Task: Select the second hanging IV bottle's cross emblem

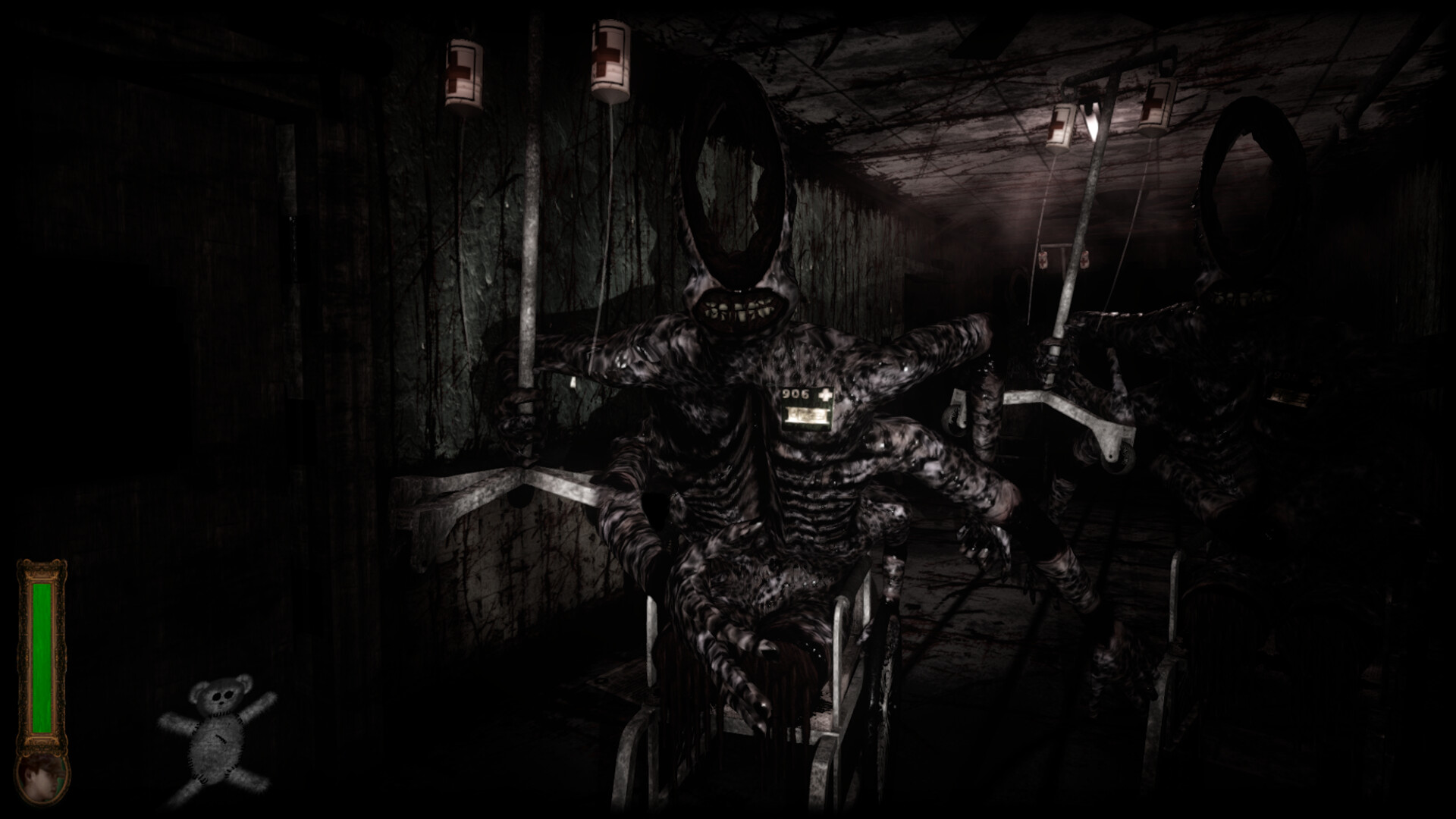Action: tap(607, 53)
